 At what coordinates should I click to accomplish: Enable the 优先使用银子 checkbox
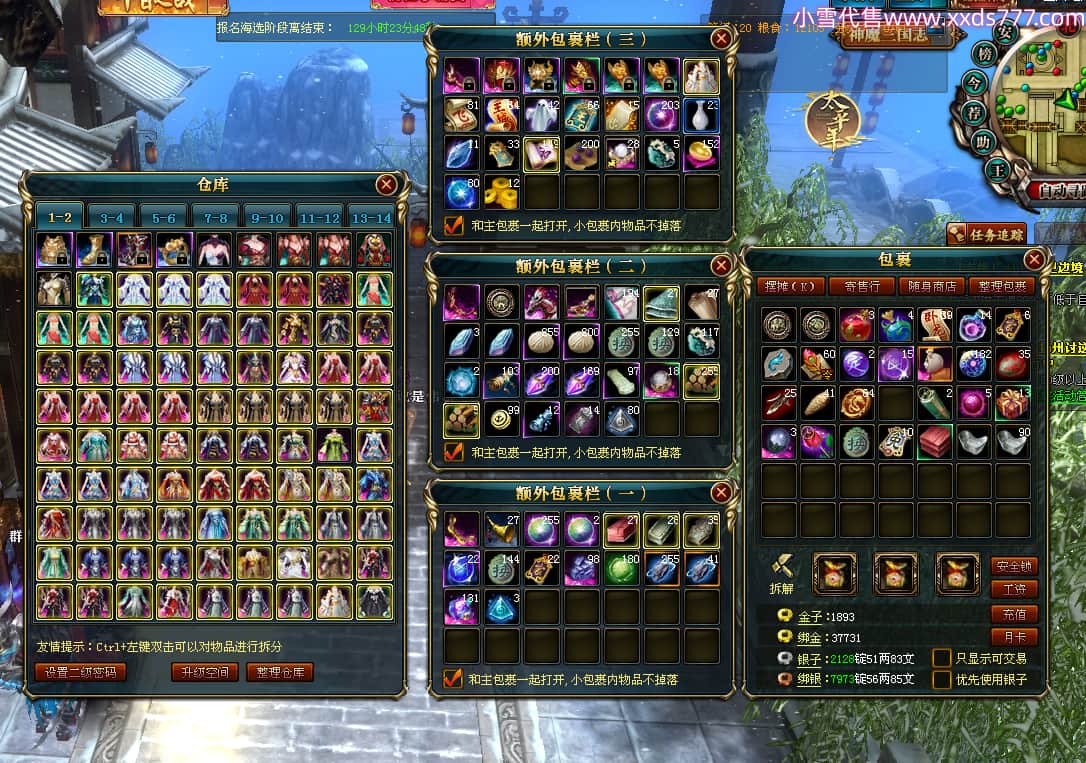coord(941,680)
